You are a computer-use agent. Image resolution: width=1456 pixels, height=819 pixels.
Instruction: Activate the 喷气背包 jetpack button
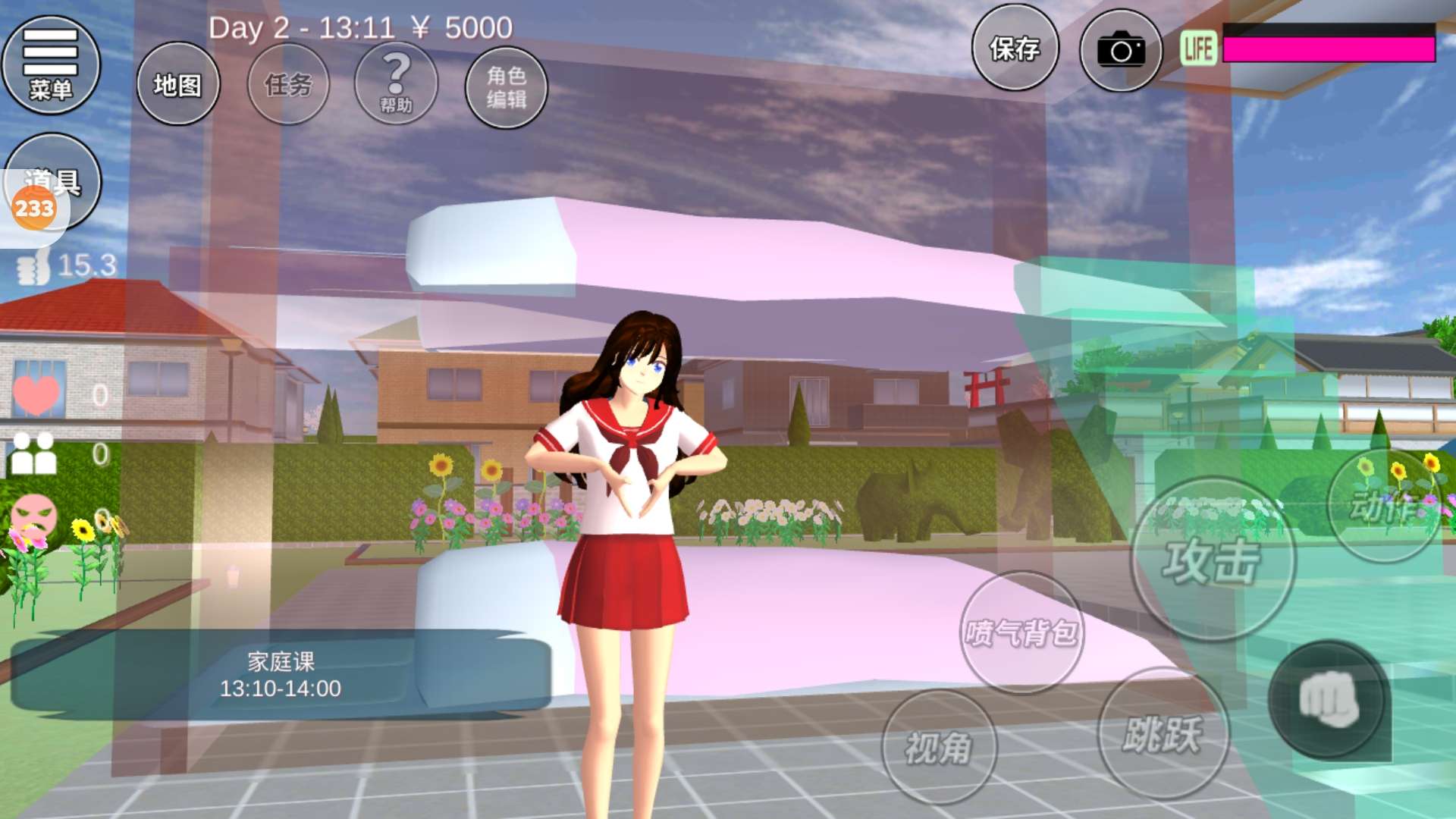coord(1021,632)
